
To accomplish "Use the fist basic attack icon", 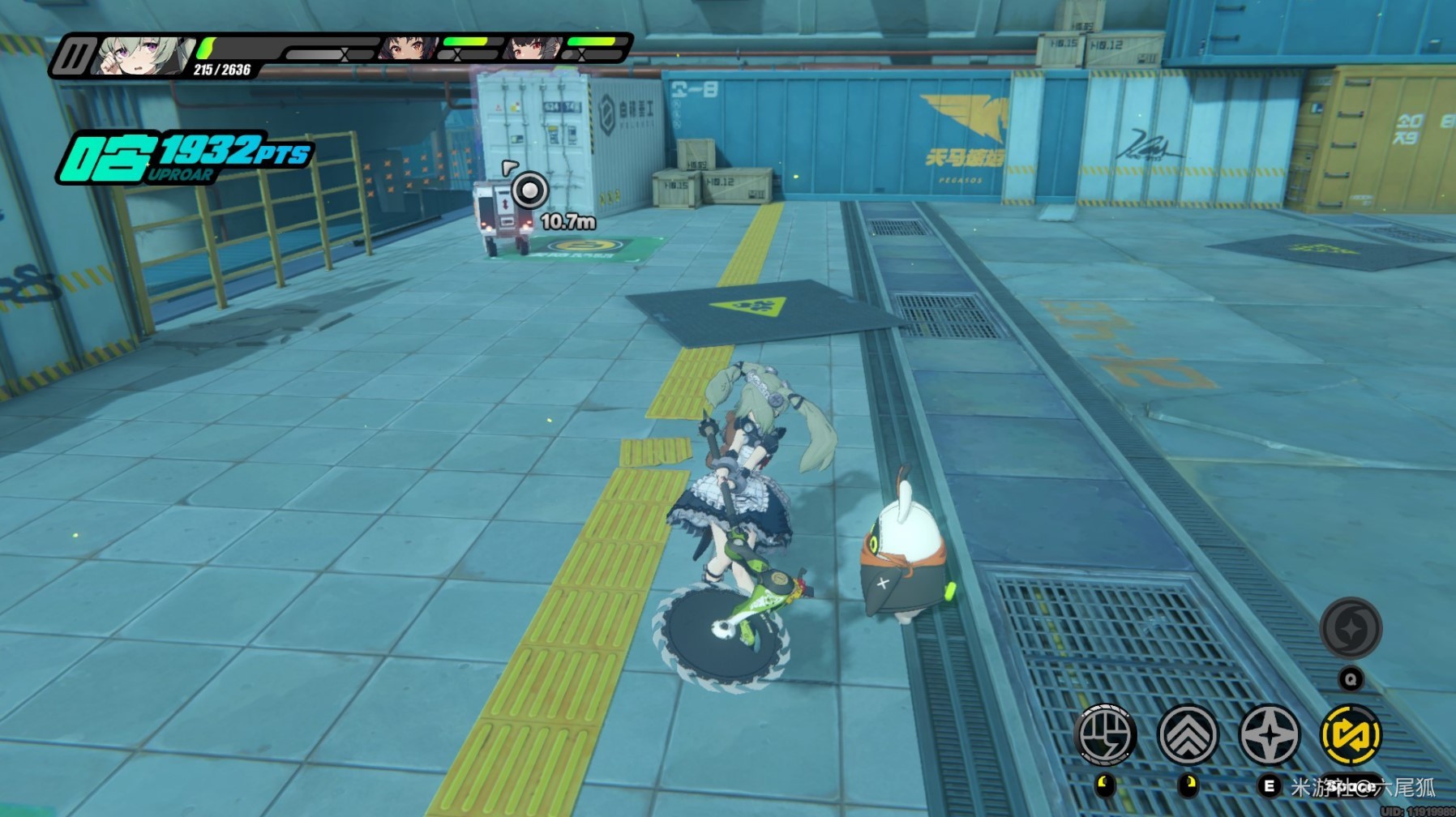I will 1105,735.
